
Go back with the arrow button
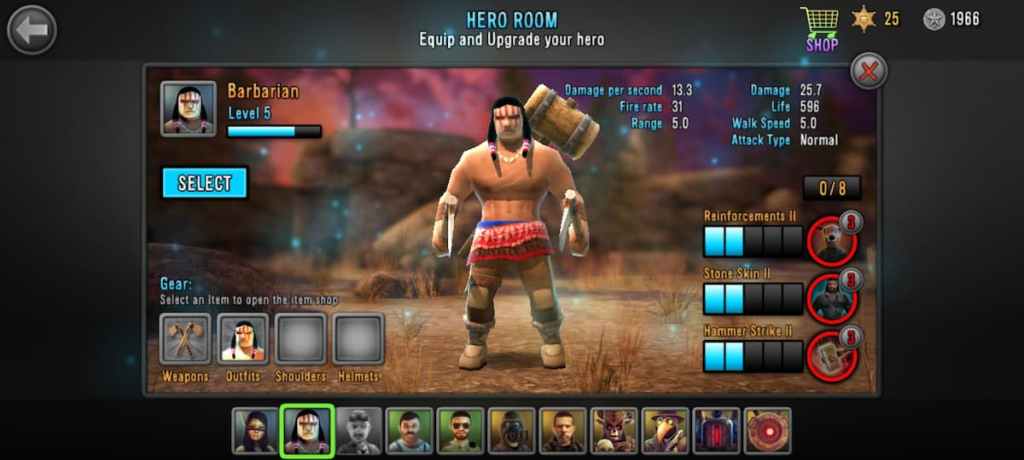point(32,30)
